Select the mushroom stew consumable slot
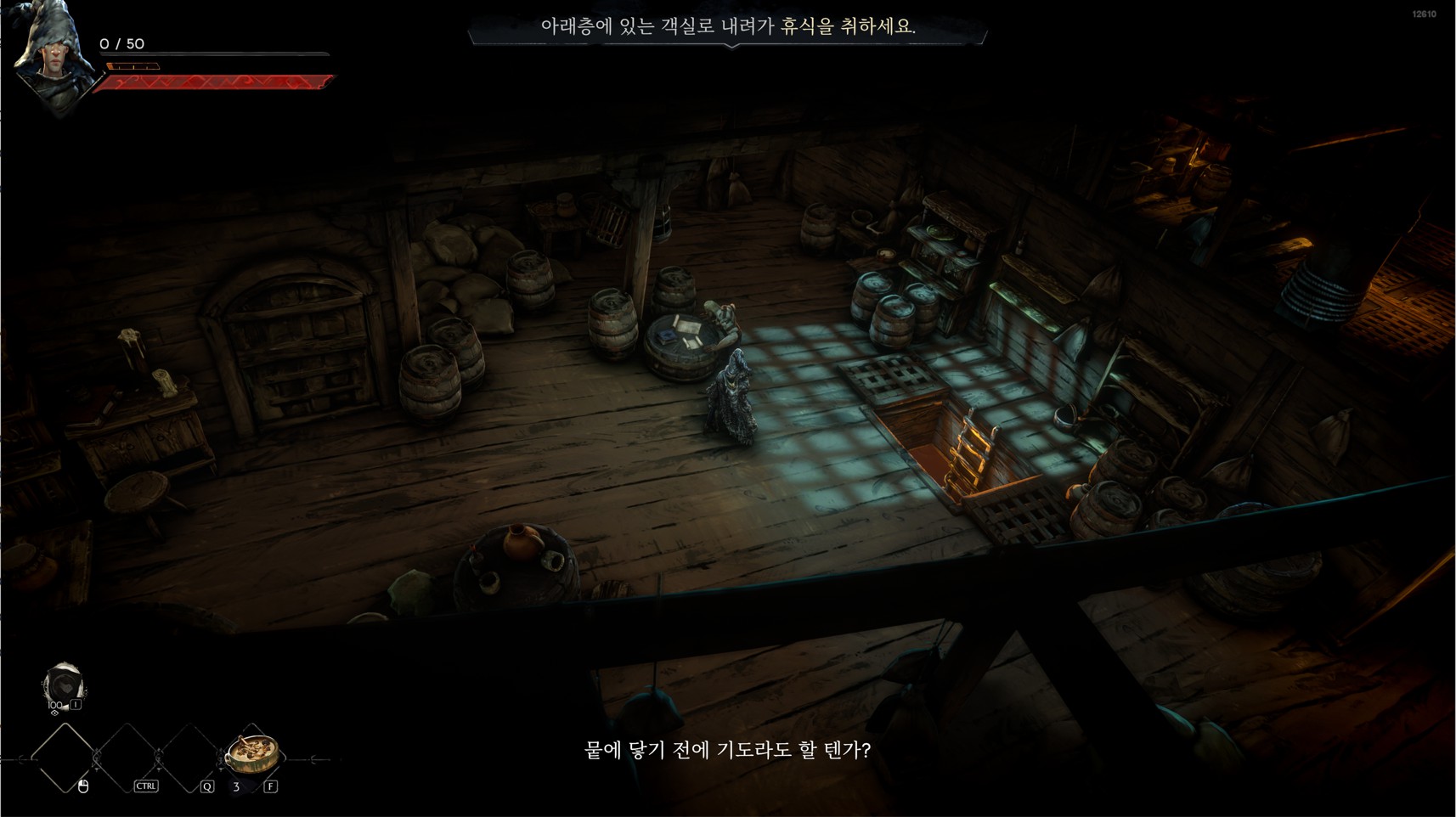The width and height of the screenshot is (1456, 817). click(x=252, y=754)
